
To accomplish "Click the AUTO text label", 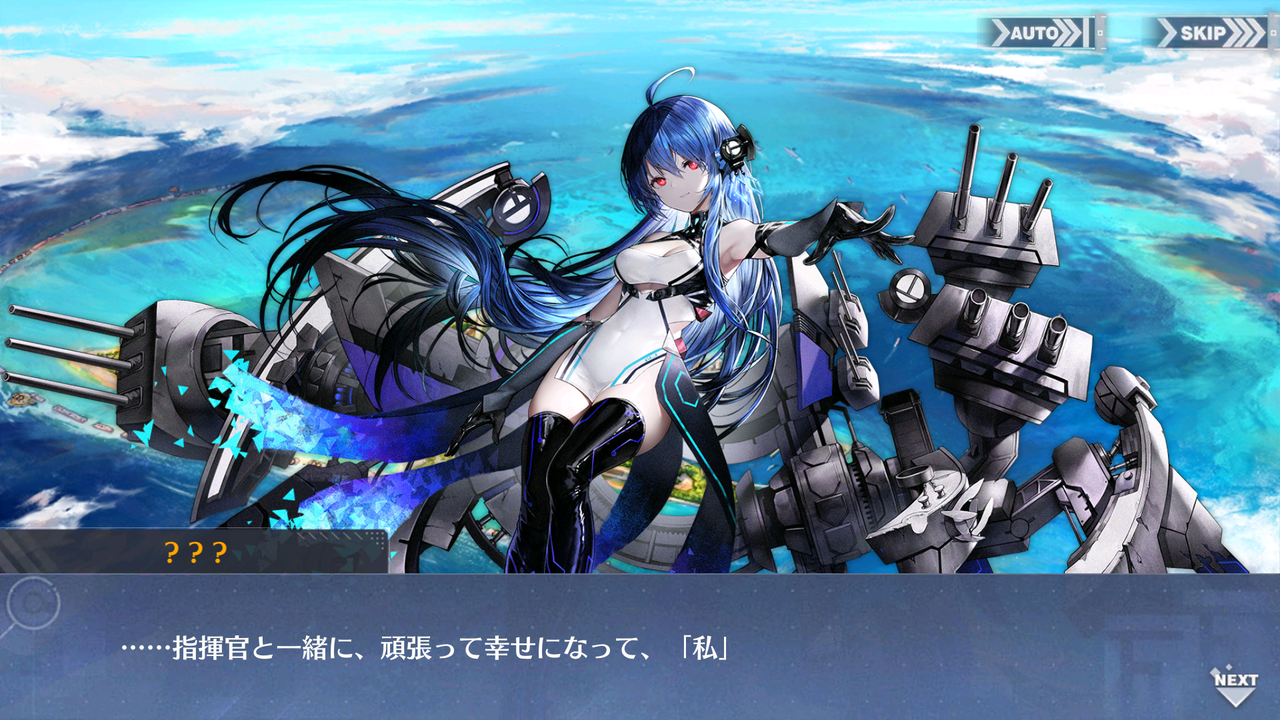I will 1037,32.
